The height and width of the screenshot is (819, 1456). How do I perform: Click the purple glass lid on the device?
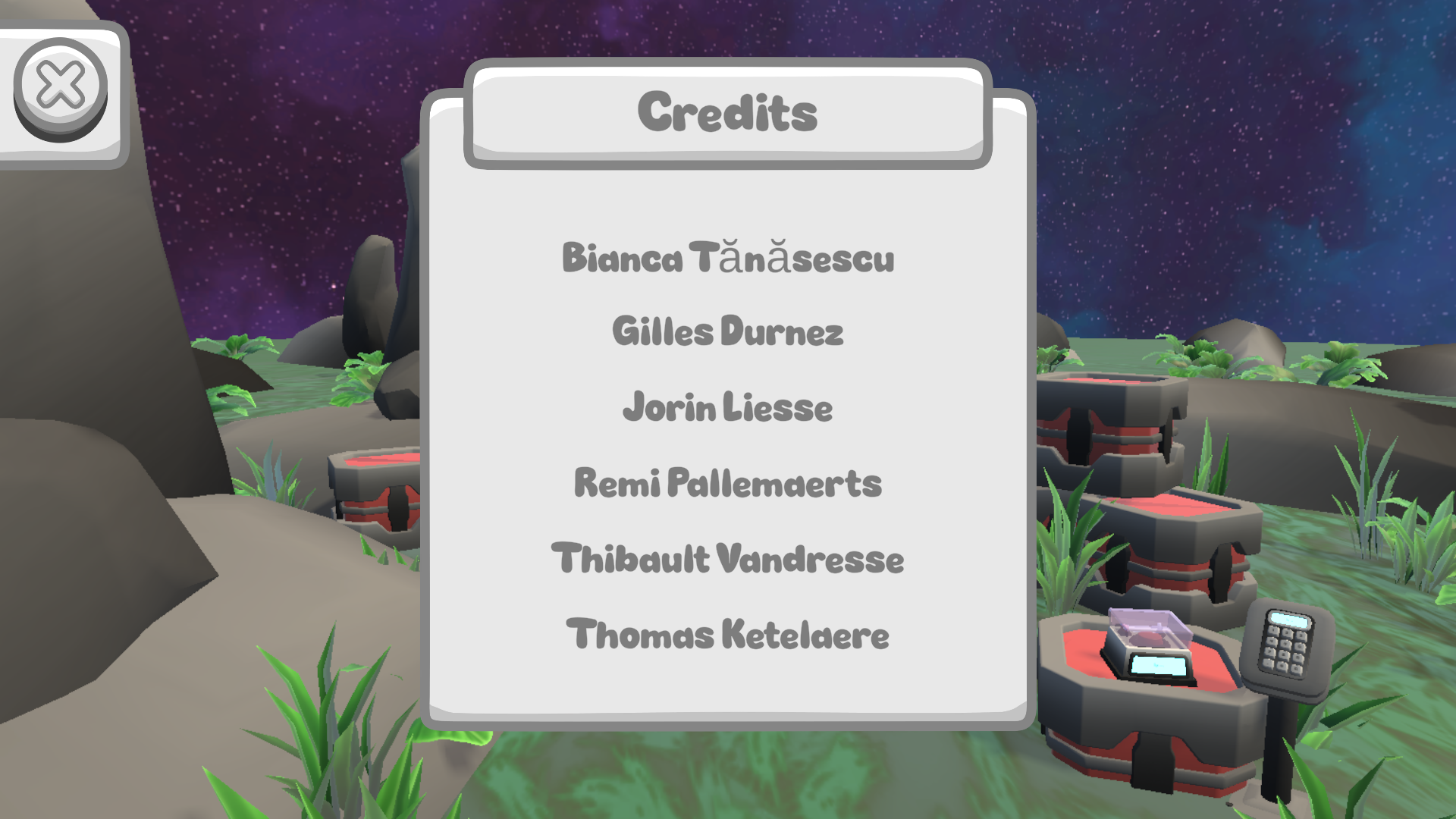tap(1147, 623)
